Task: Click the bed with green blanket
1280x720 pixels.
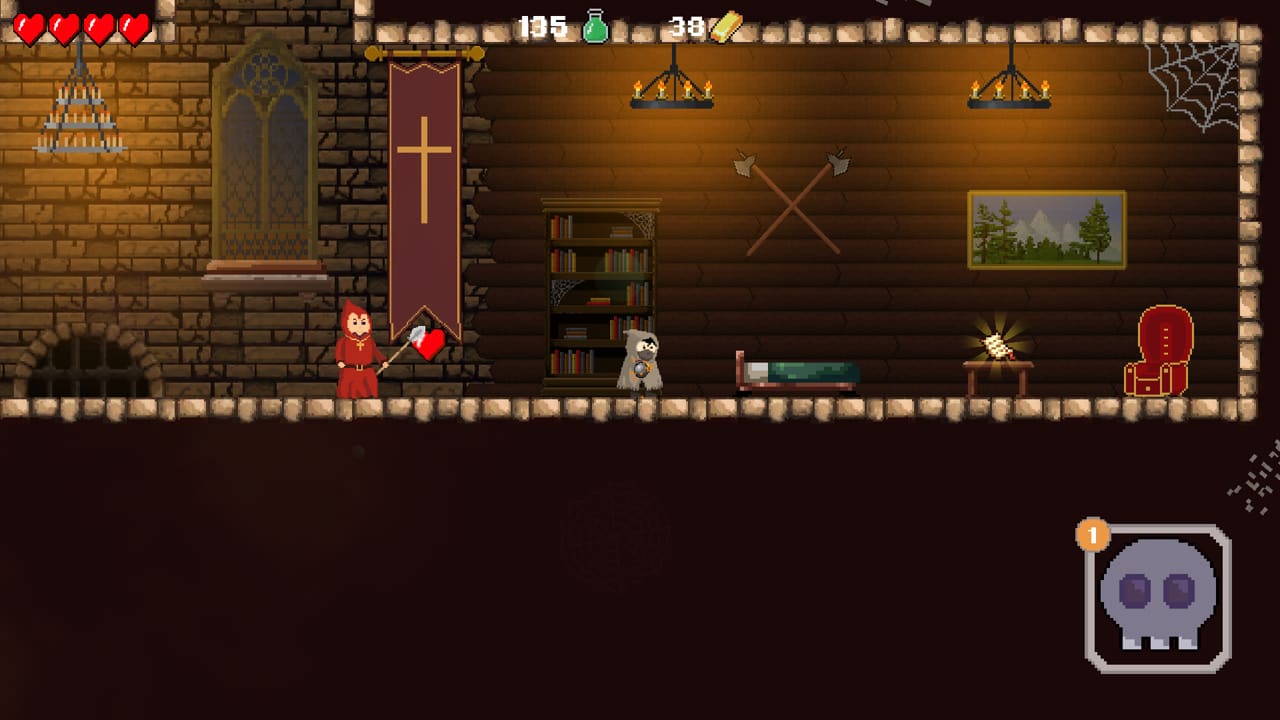Action: (x=800, y=370)
